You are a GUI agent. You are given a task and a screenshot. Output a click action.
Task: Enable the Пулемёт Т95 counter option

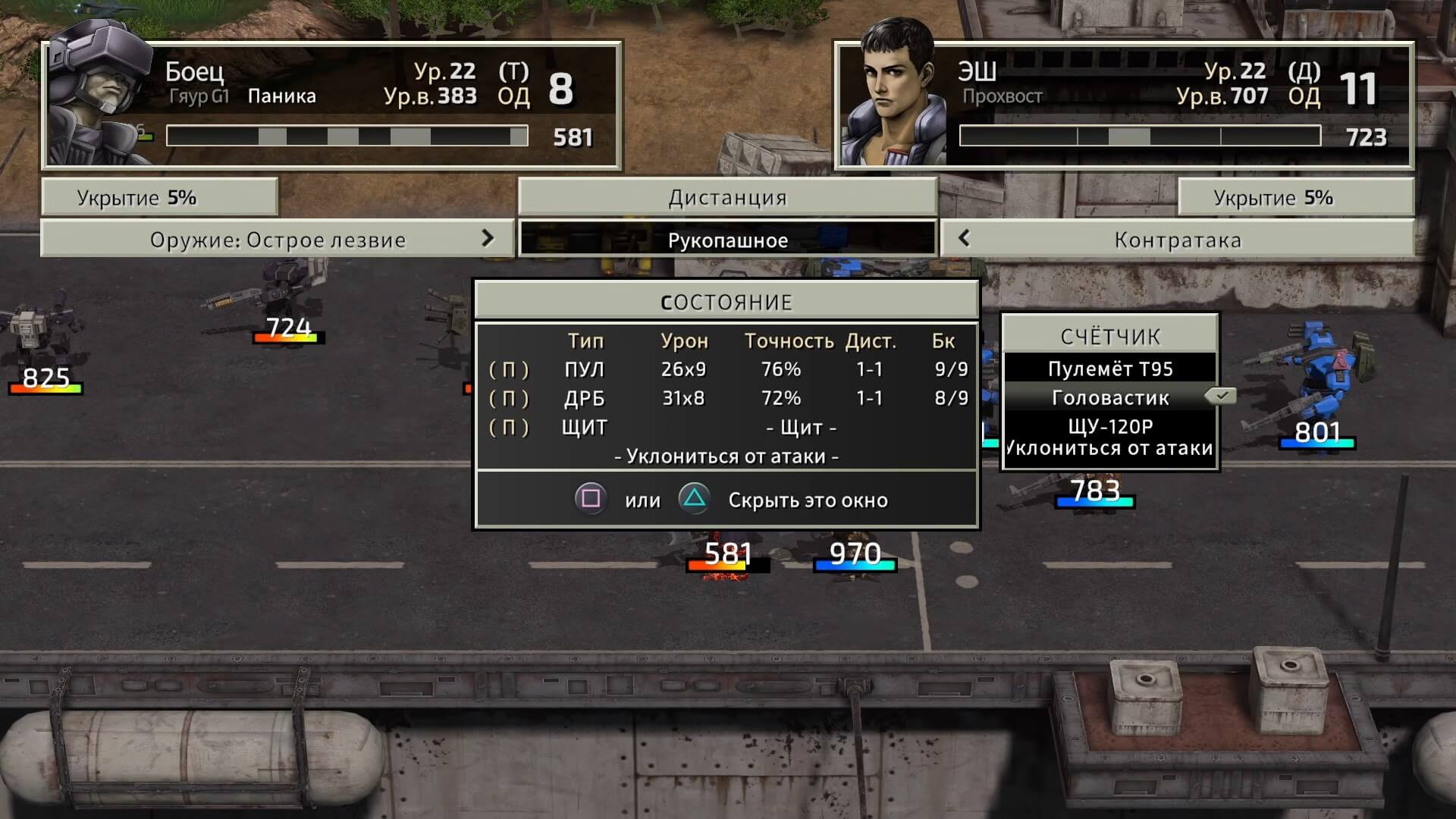(1112, 369)
